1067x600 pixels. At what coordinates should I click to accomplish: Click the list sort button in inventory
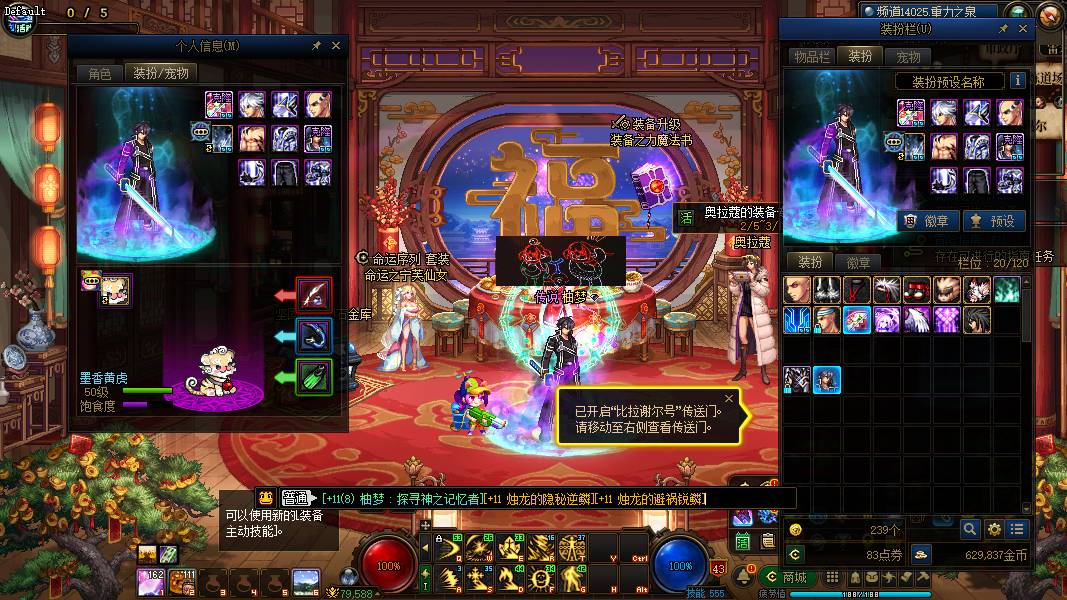(x=1017, y=529)
